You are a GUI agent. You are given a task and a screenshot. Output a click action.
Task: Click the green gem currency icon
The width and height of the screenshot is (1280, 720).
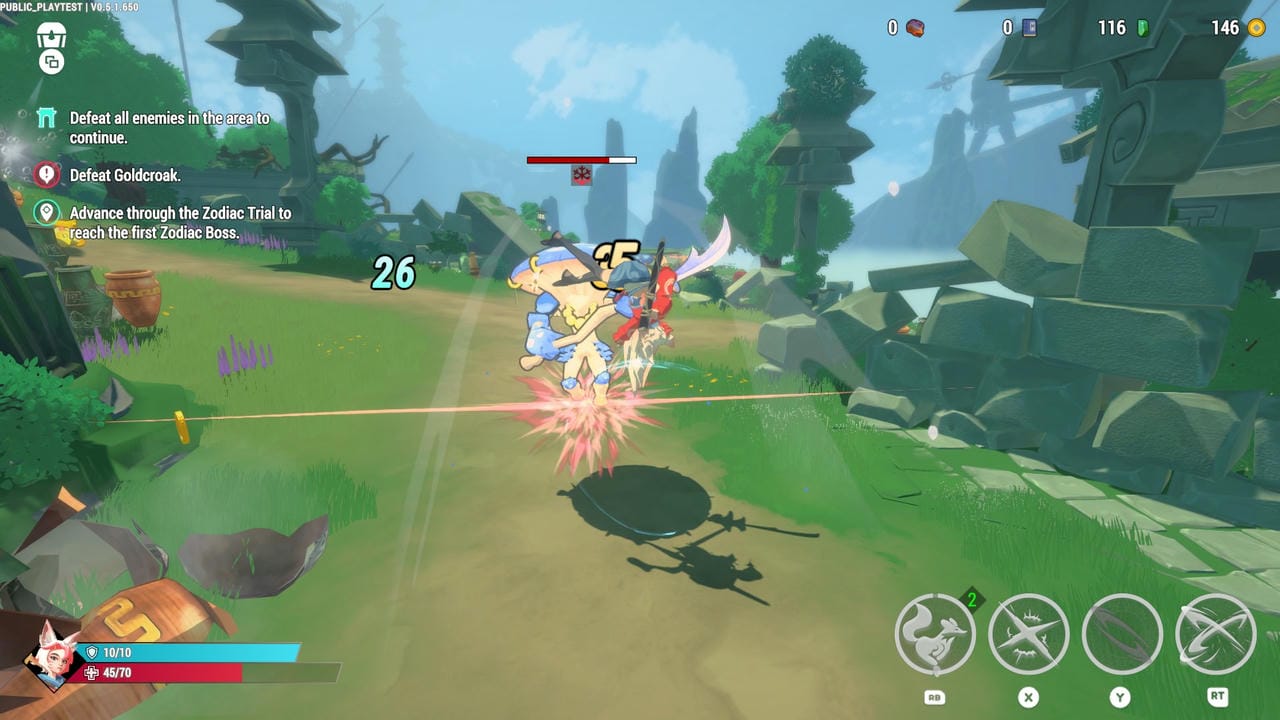pos(1143,28)
